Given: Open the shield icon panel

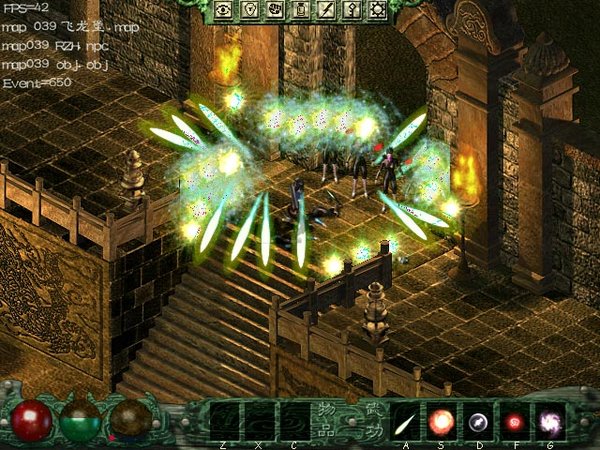Looking at the screenshot, I should click(x=248, y=10).
